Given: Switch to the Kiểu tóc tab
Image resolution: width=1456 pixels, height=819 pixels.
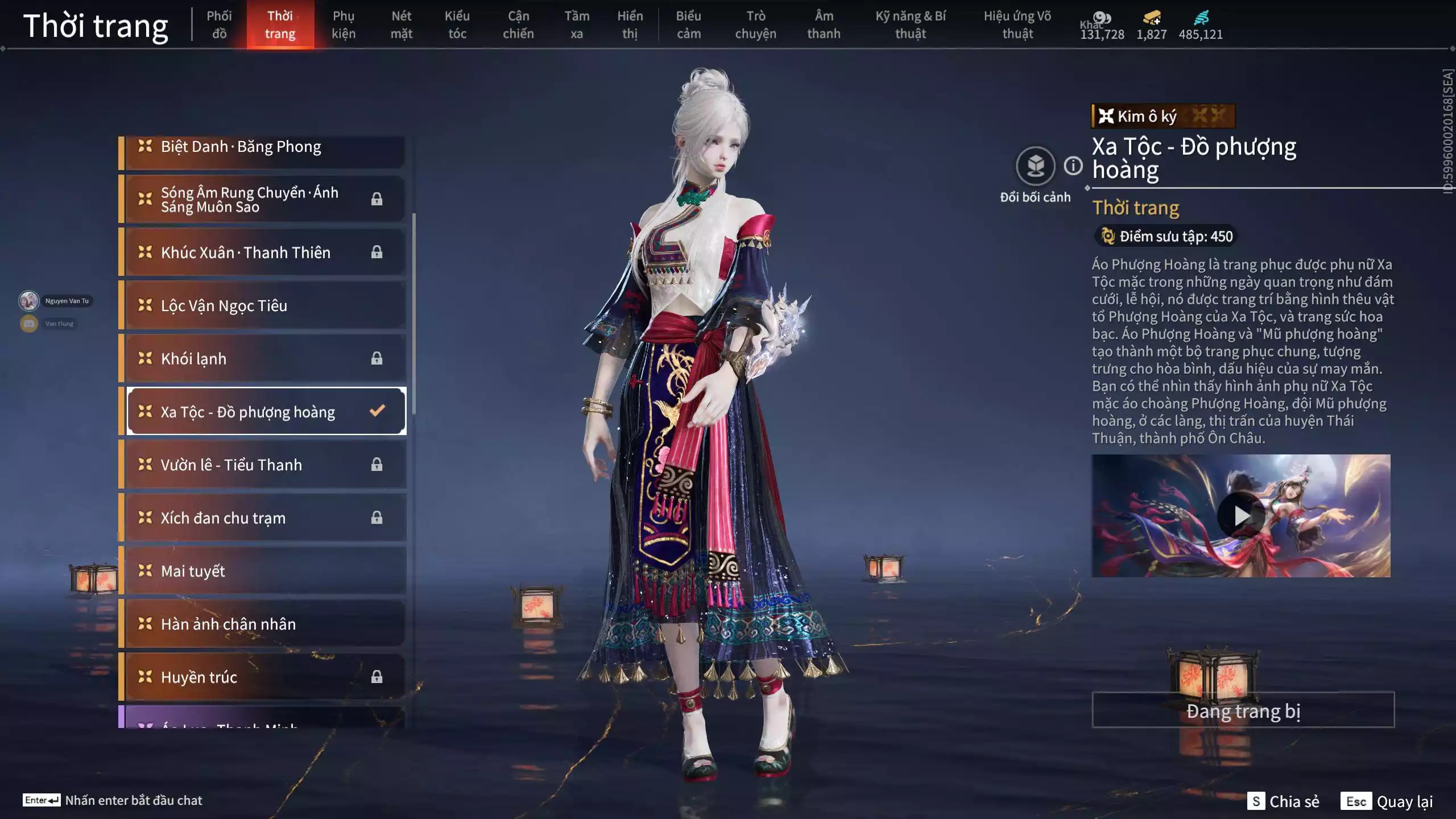Looking at the screenshot, I should (457, 24).
